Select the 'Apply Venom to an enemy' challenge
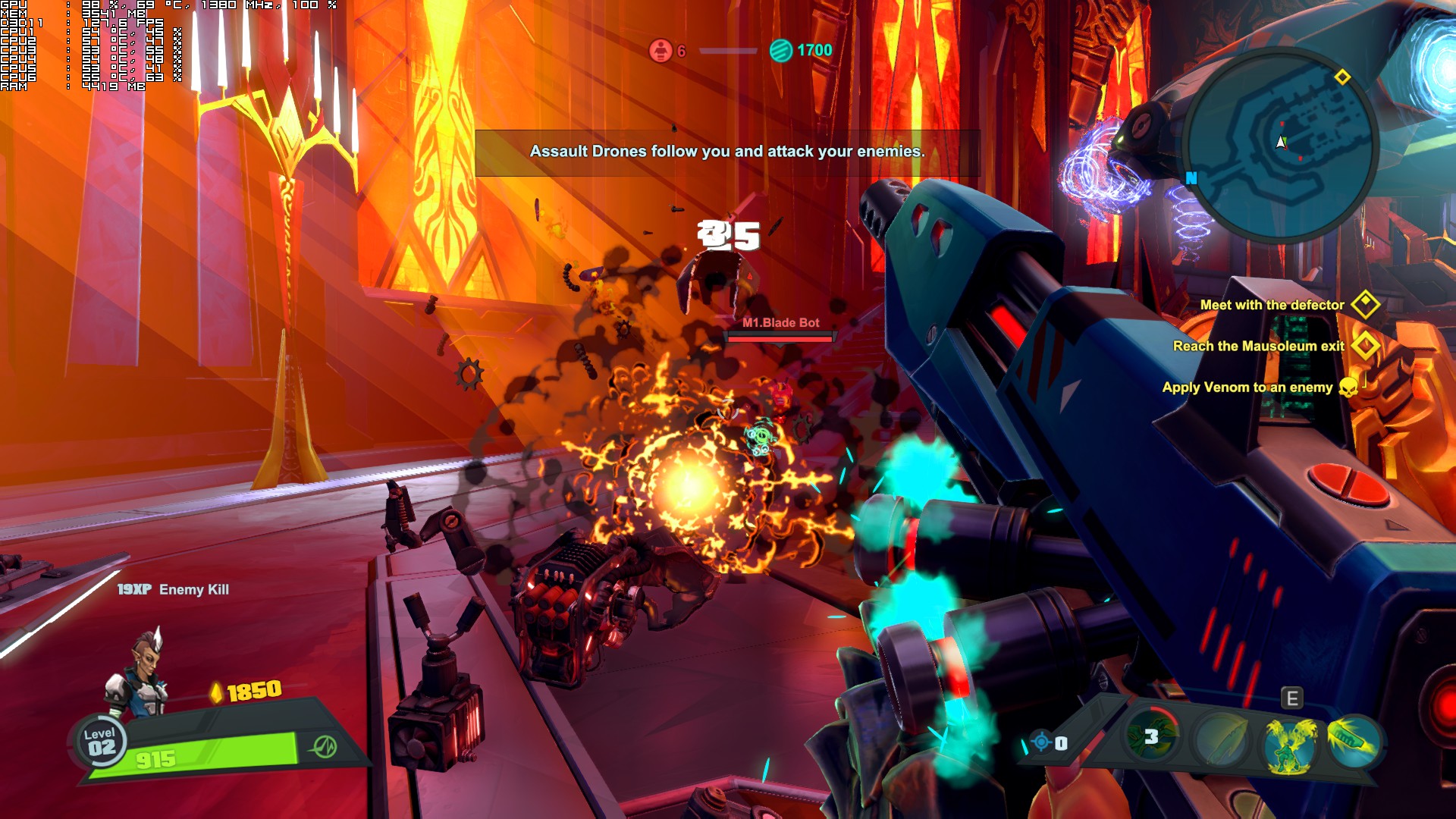Viewport: 1456px width, 819px height. [1247, 388]
